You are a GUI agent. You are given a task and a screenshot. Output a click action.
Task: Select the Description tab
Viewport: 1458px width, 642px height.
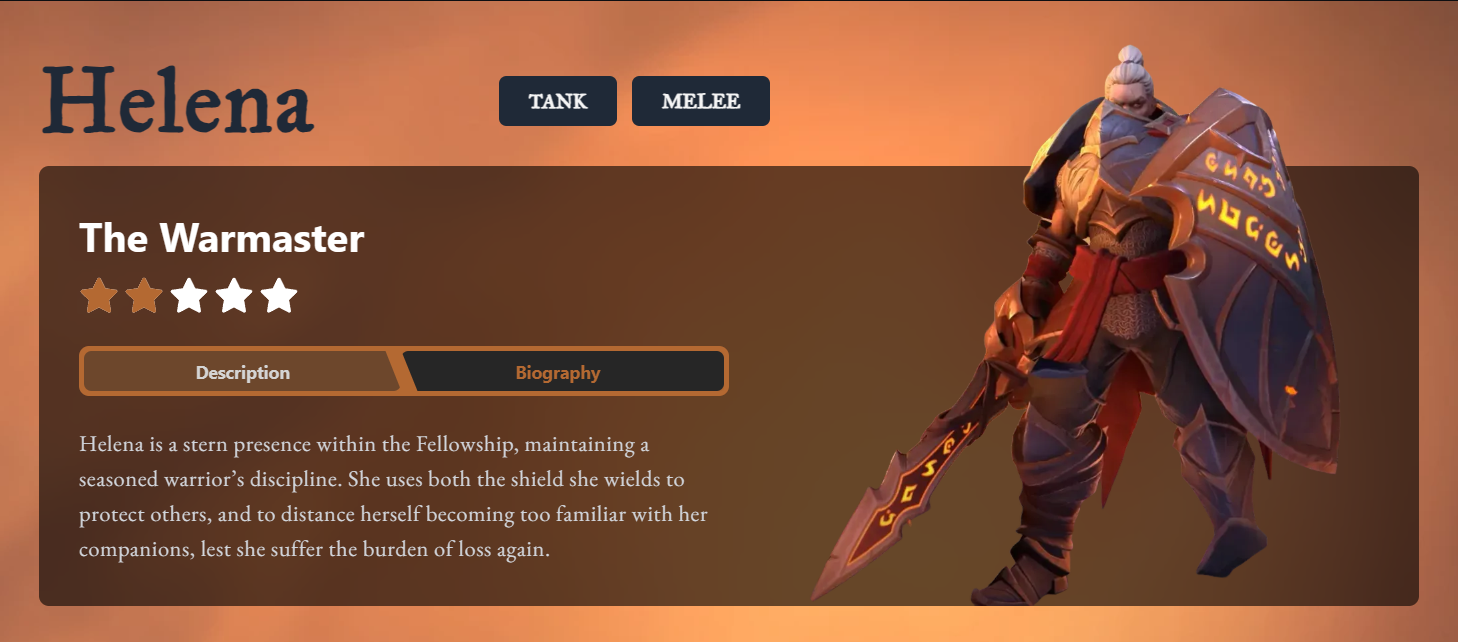click(x=243, y=373)
